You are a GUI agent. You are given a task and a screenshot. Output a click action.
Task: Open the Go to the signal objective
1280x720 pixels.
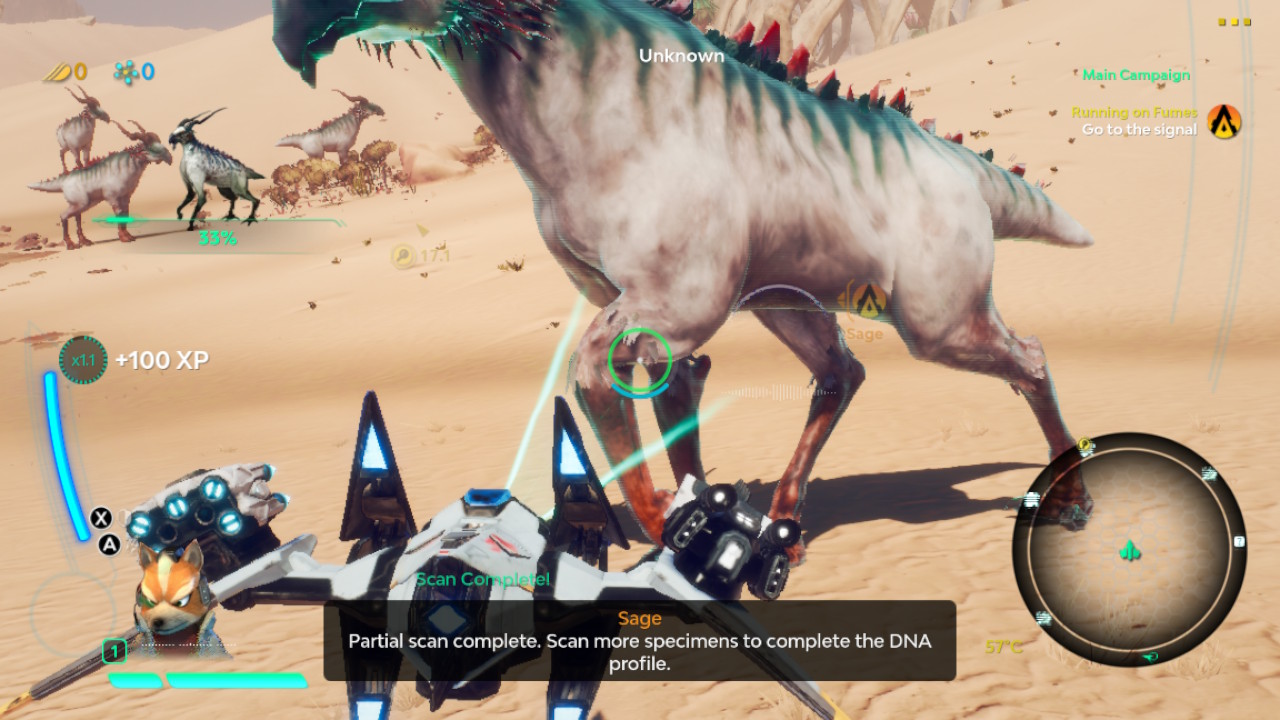pyautogui.click(x=1139, y=130)
